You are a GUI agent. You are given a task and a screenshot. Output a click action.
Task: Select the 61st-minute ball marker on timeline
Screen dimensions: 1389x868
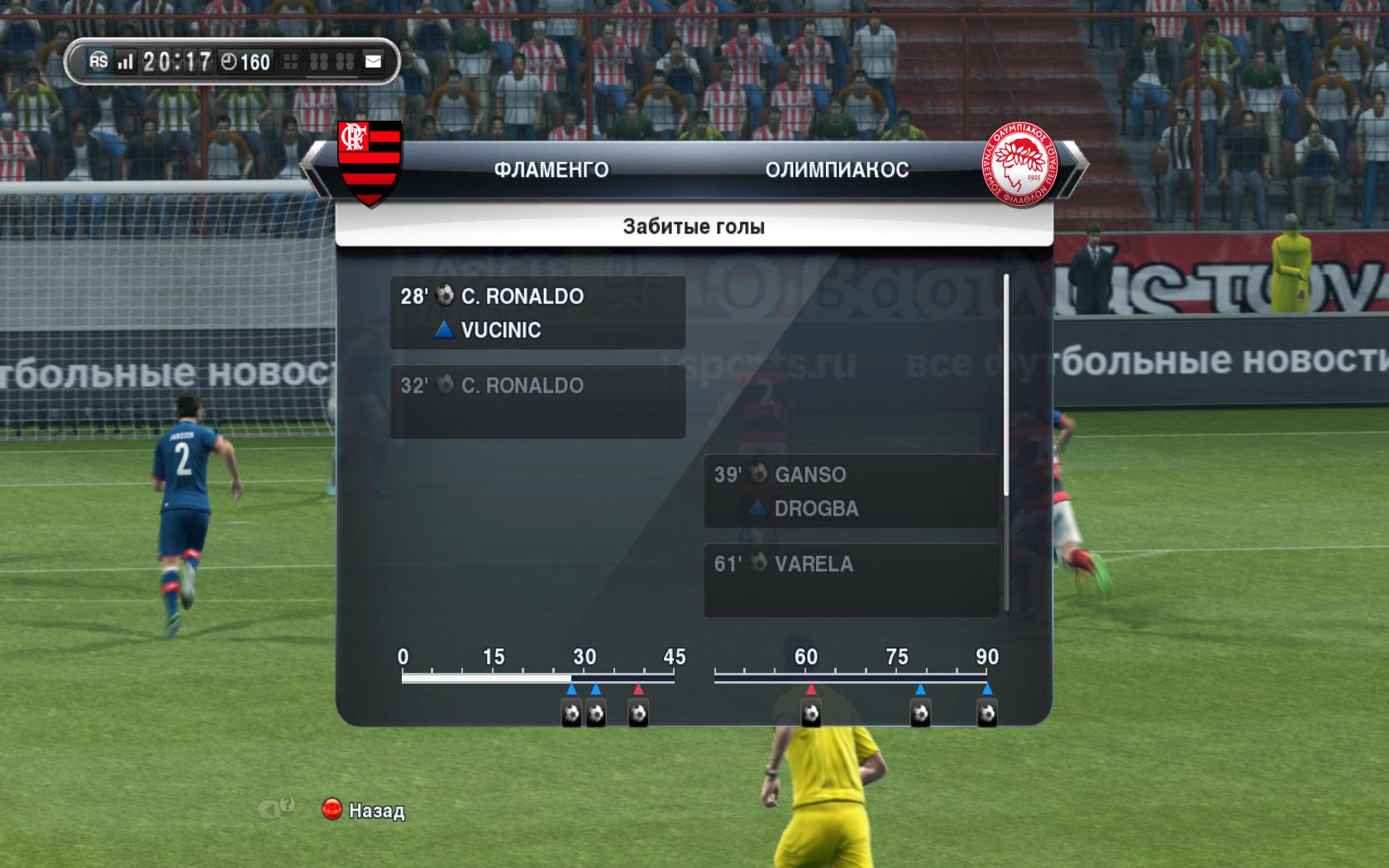pos(811,713)
